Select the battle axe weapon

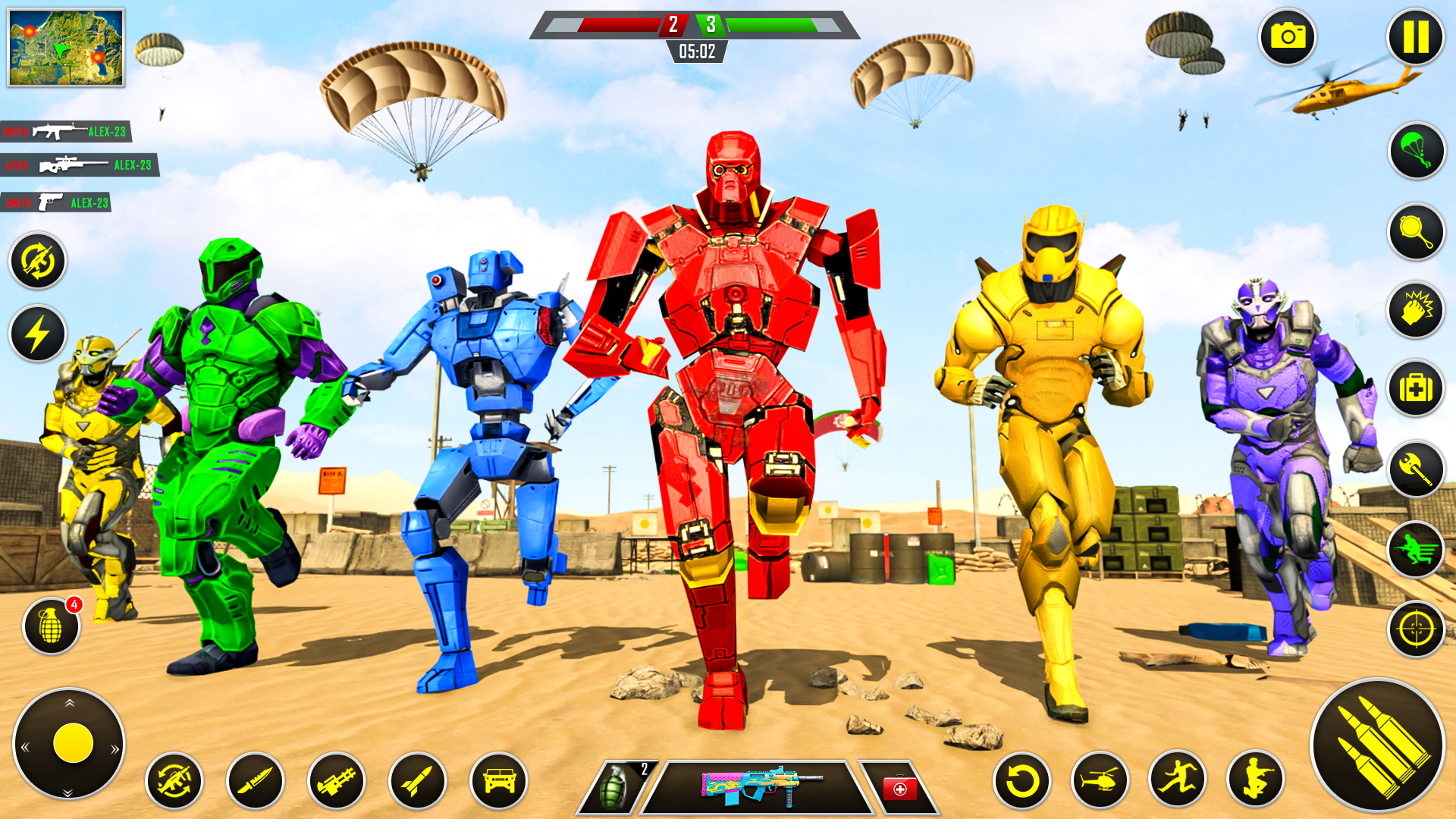point(1417,470)
